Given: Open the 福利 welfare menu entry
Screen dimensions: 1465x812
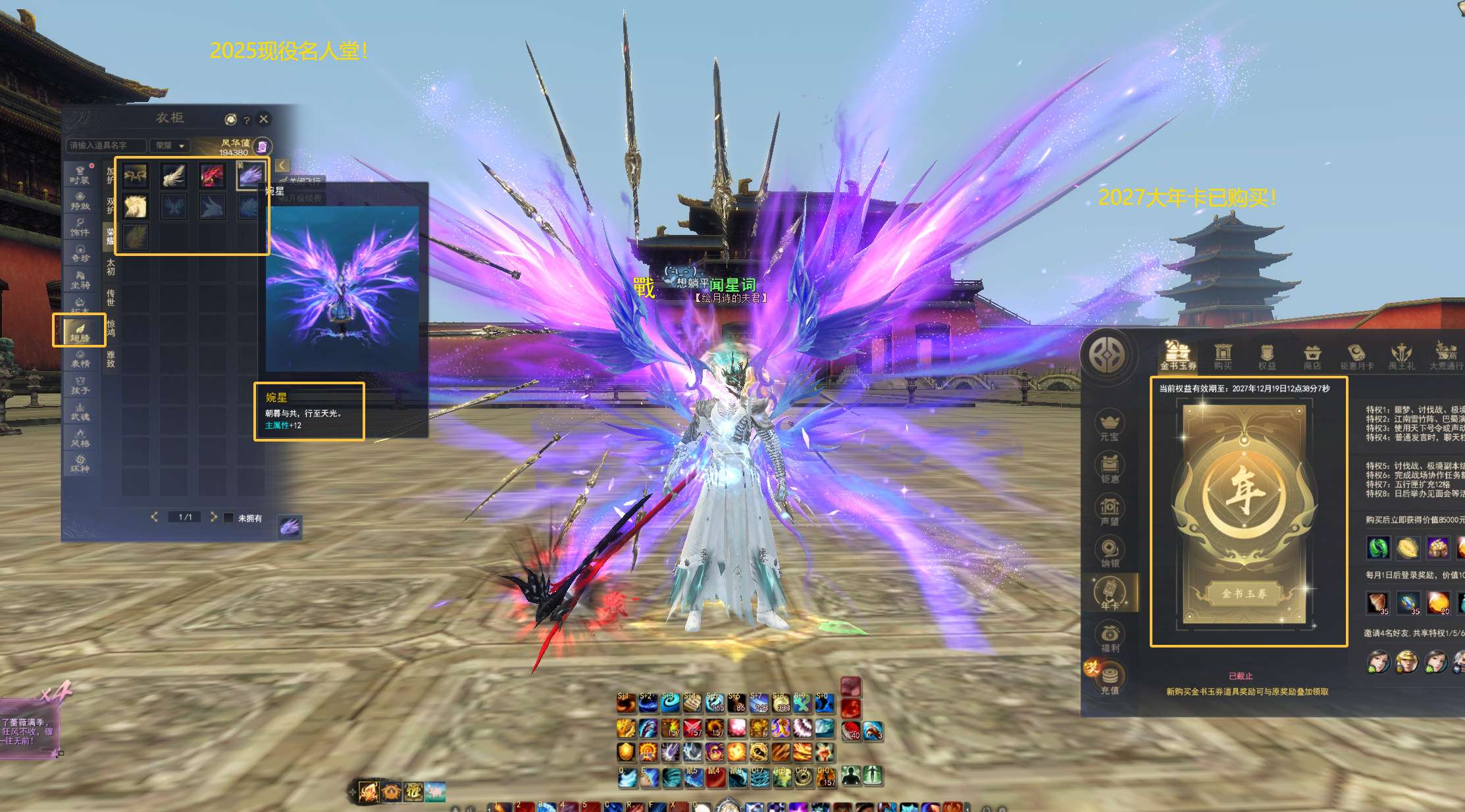Looking at the screenshot, I should click(x=1110, y=637).
